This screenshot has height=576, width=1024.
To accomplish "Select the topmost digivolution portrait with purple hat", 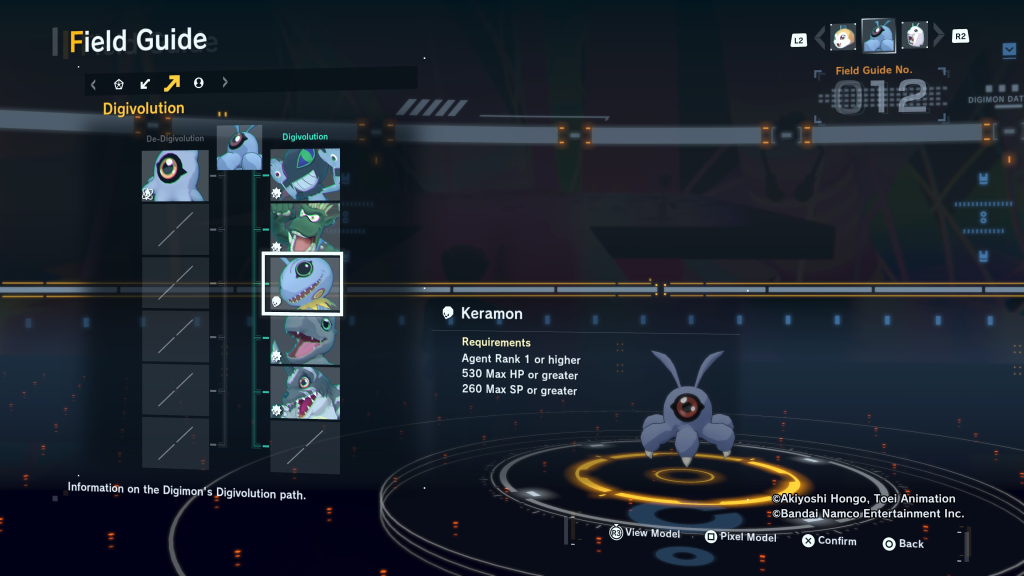I will click(305, 173).
